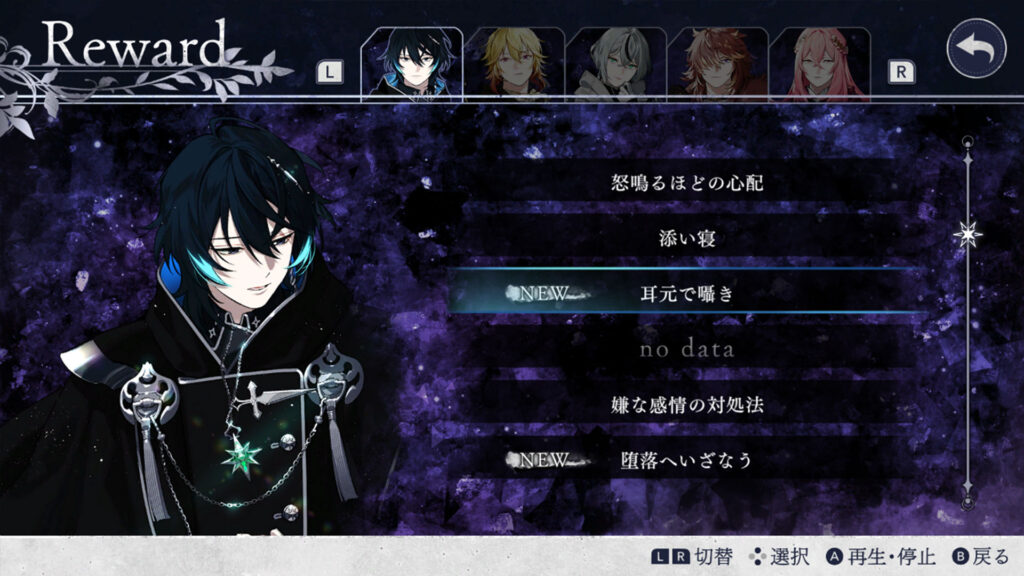Viewport: 1024px width, 576px height.
Task: Play the new 耳元で囁き entry
Action: point(680,294)
